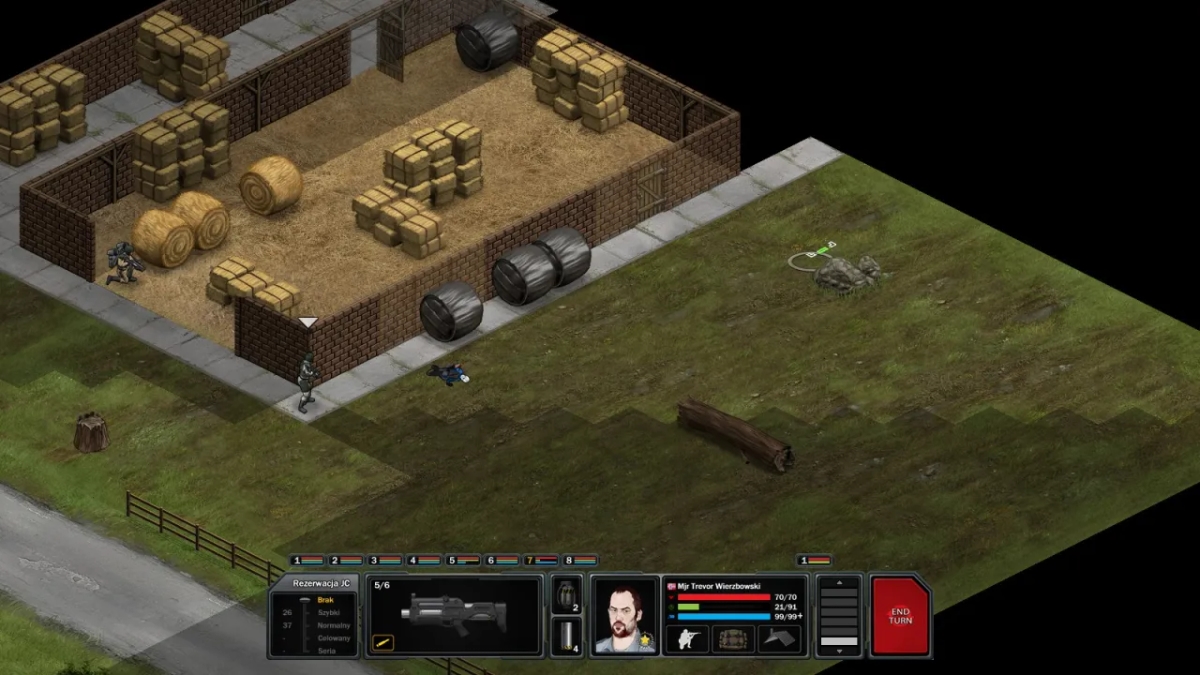The width and height of the screenshot is (1200, 675).
Task: Go up one level with up arrow
Action: point(839,582)
